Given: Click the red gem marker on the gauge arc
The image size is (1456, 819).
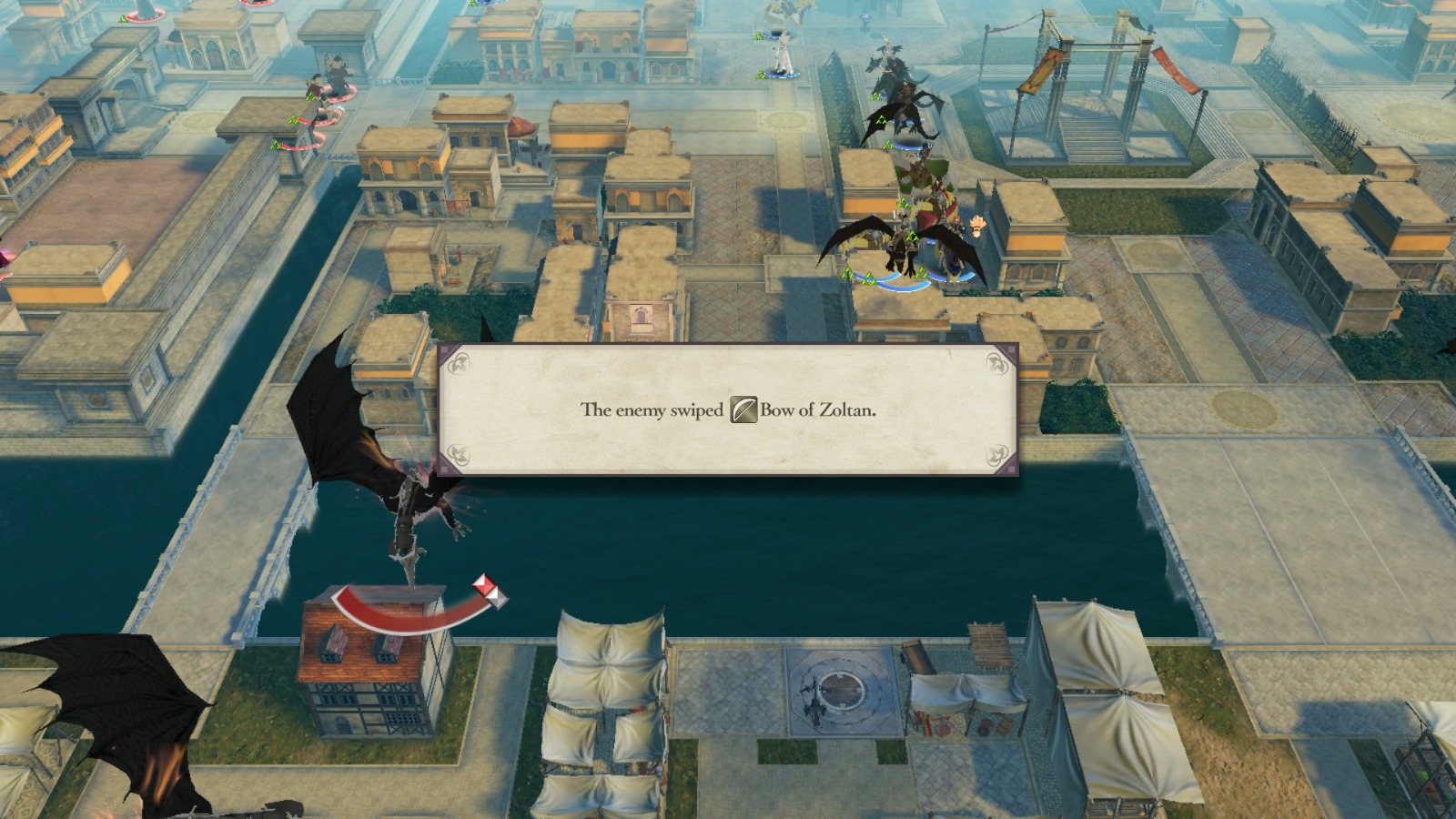Looking at the screenshot, I should [484, 586].
